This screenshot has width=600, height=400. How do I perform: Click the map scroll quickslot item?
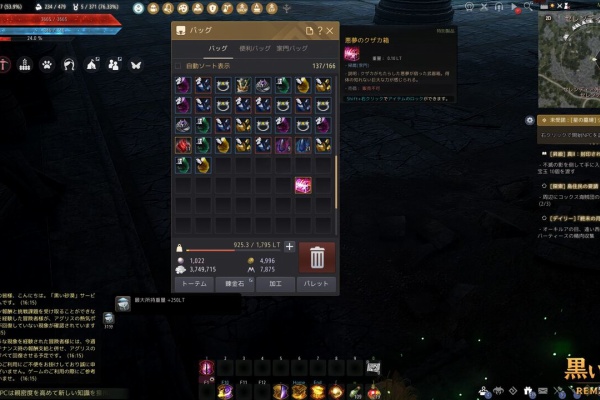(x=373, y=368)
